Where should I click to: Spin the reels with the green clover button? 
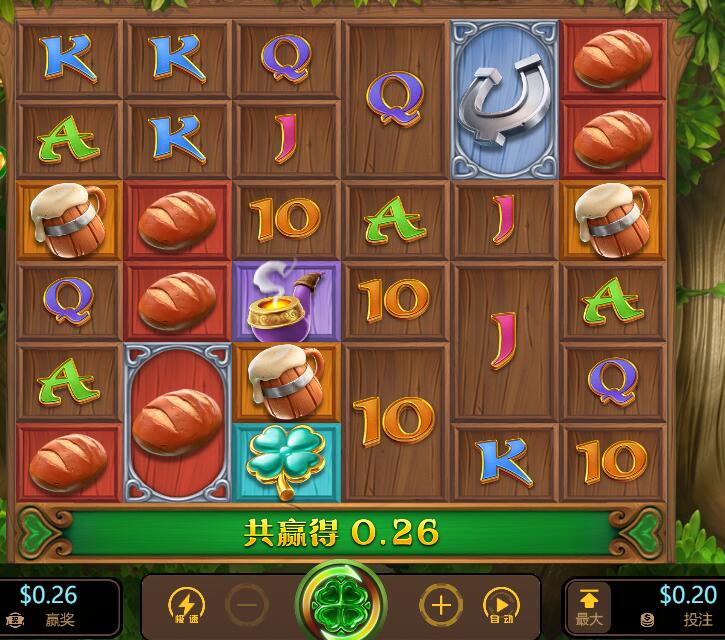pos(341,605)
